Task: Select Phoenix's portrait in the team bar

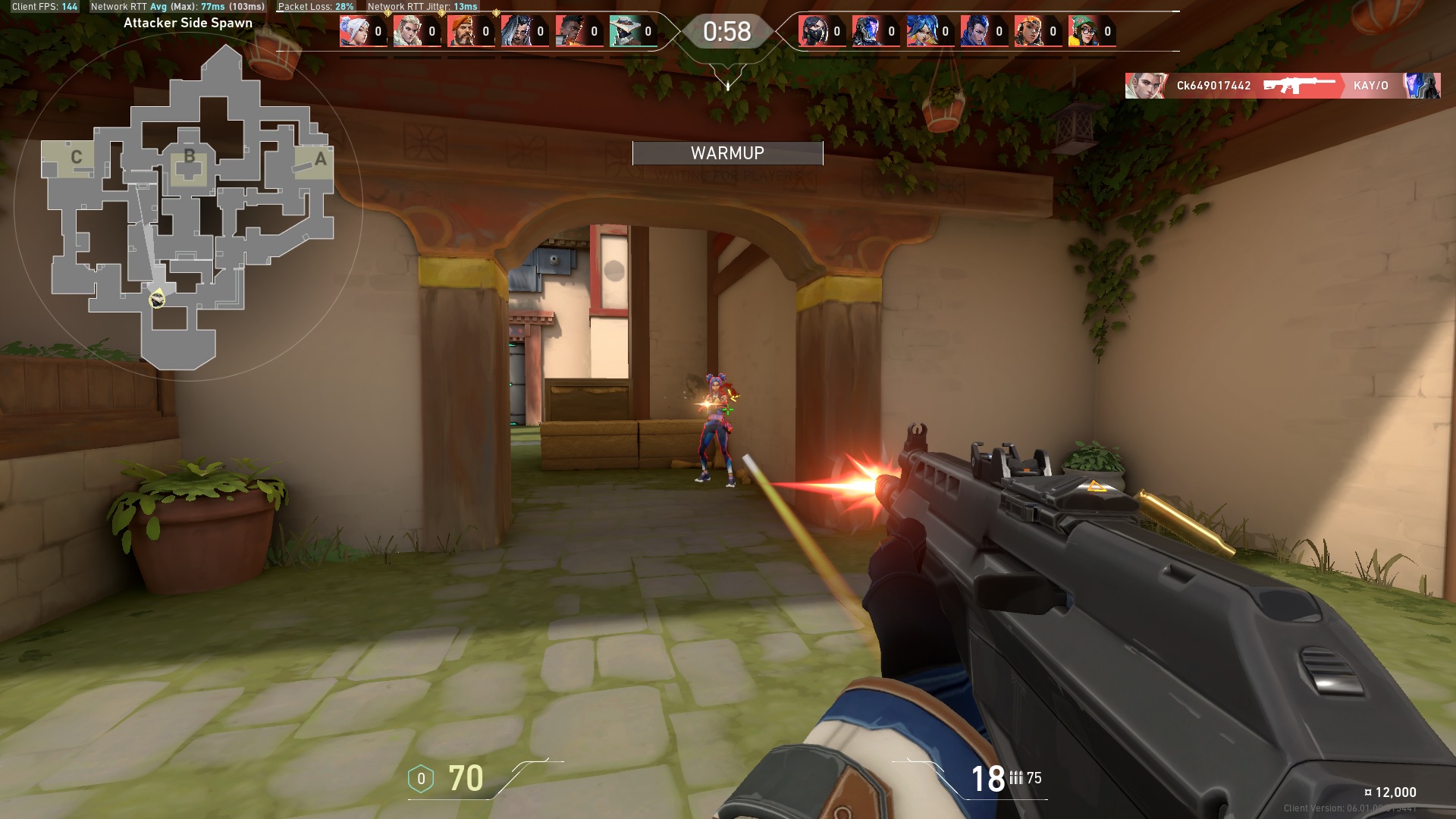Action: [x=570, y=32]
